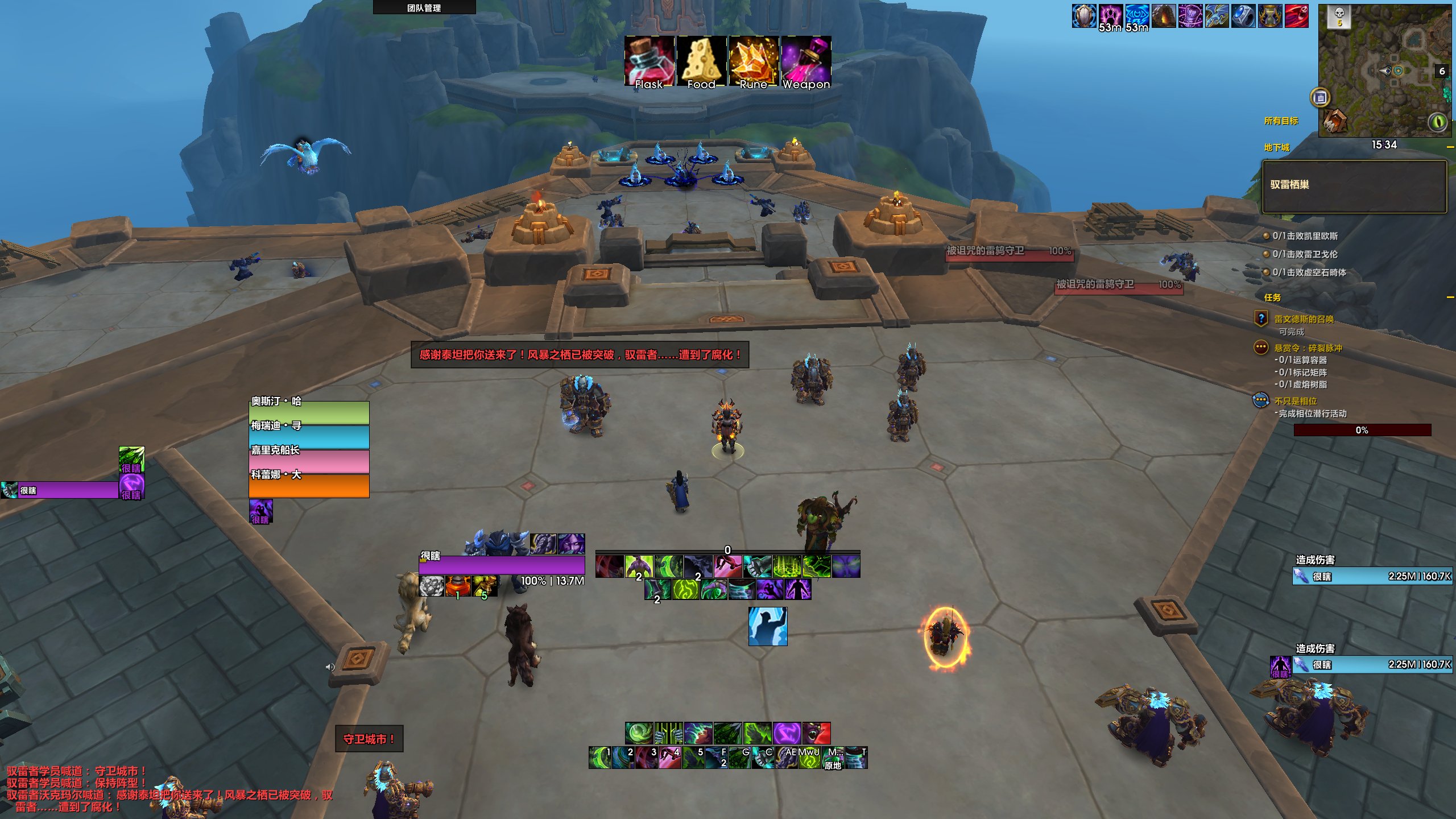Click the hourglass buff icon
This screenshot has width=1456, height=819.
pos(1270,16)
